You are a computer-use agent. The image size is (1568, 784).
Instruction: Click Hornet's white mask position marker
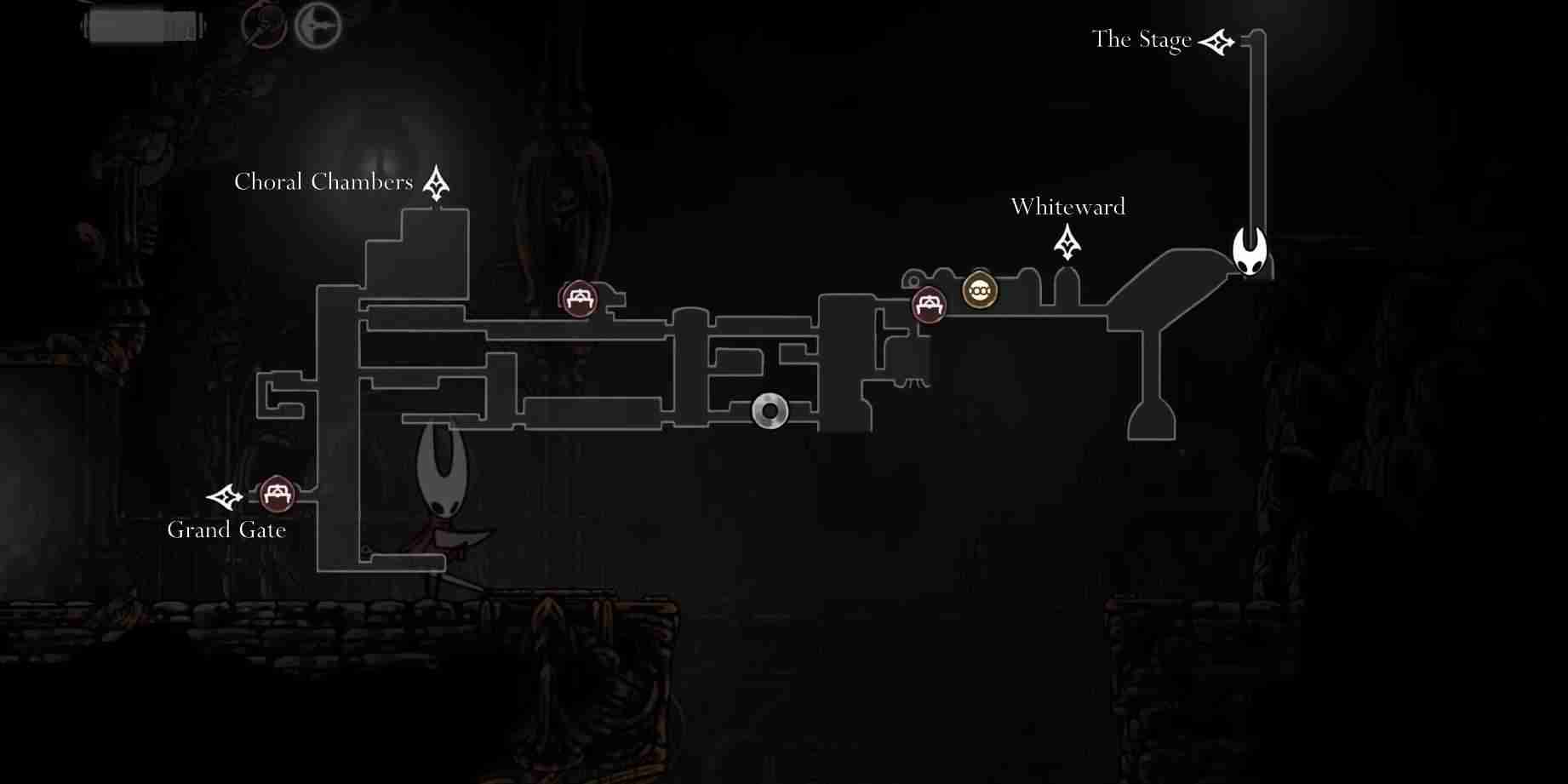pyautogui.click(x=1250, y=251)
